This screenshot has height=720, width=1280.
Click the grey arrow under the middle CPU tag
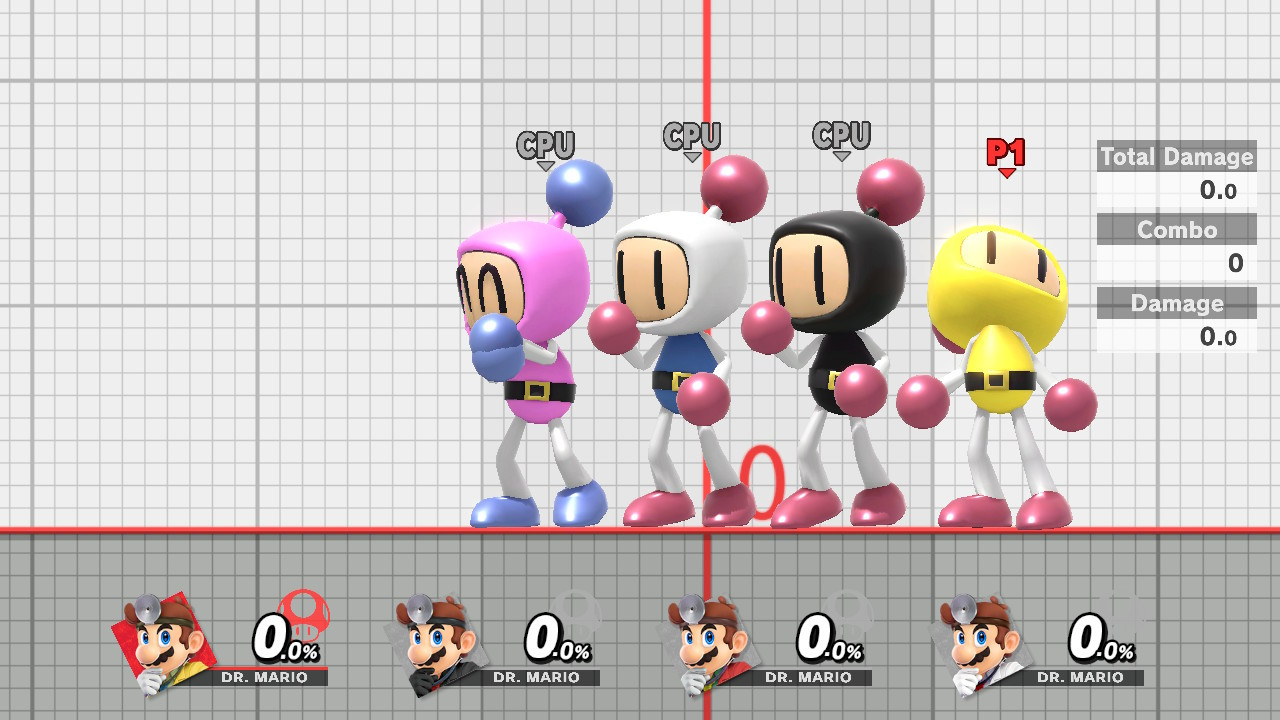tap(694, 158)
